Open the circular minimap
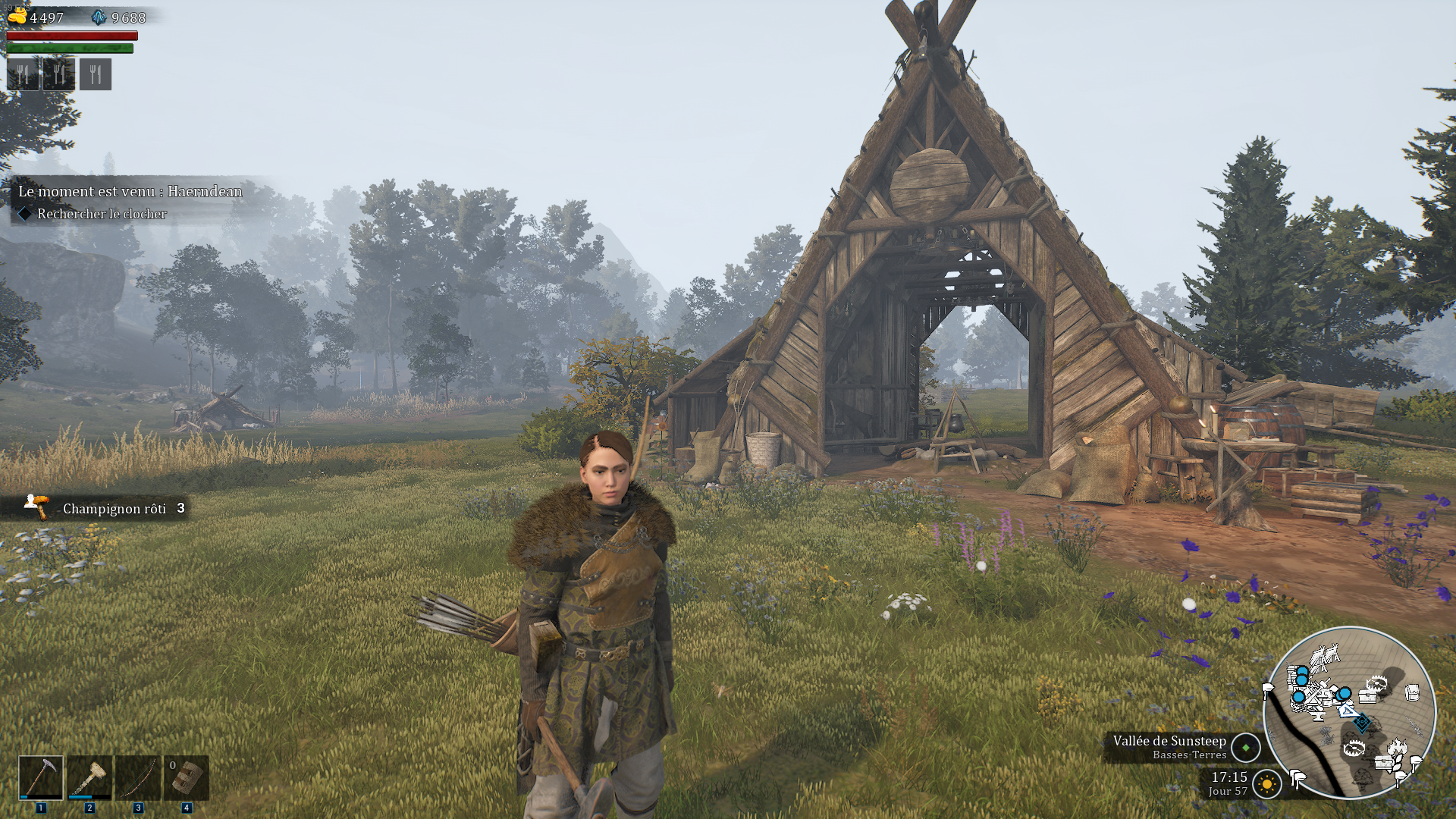 [1349, 713]
